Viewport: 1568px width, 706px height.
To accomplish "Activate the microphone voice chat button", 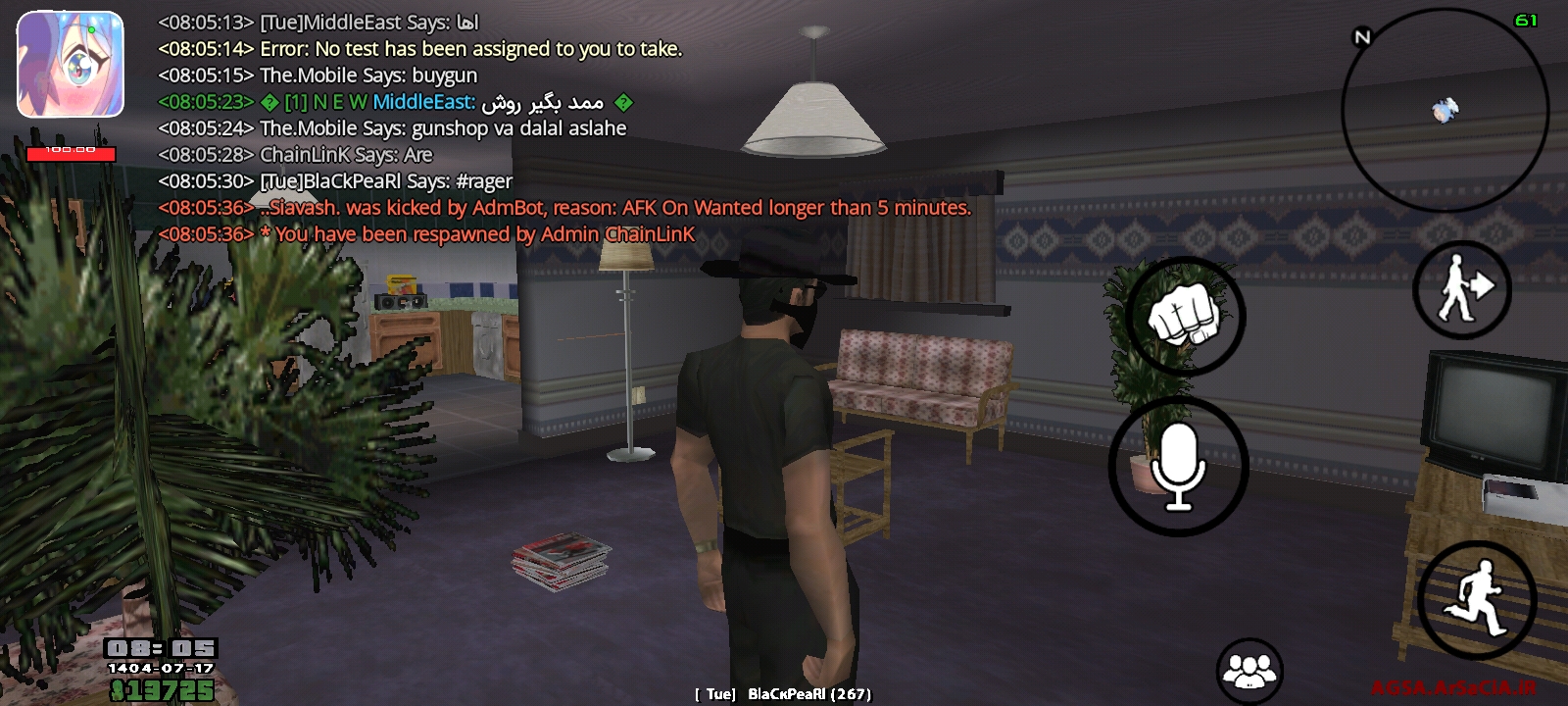I will point(1178,467).
